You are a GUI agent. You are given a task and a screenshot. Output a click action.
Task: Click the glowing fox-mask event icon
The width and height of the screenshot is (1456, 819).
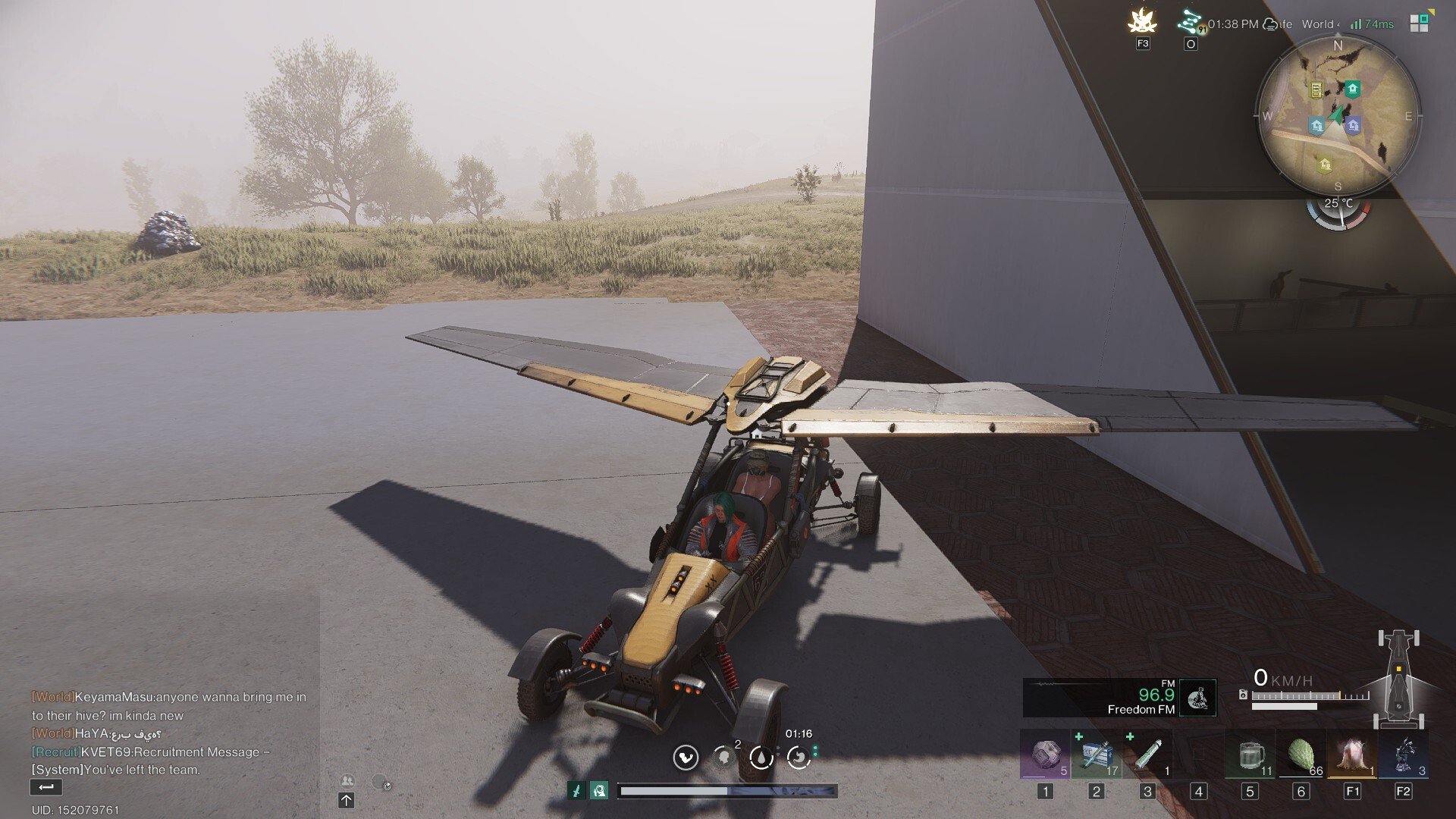tap(1142, 21)
